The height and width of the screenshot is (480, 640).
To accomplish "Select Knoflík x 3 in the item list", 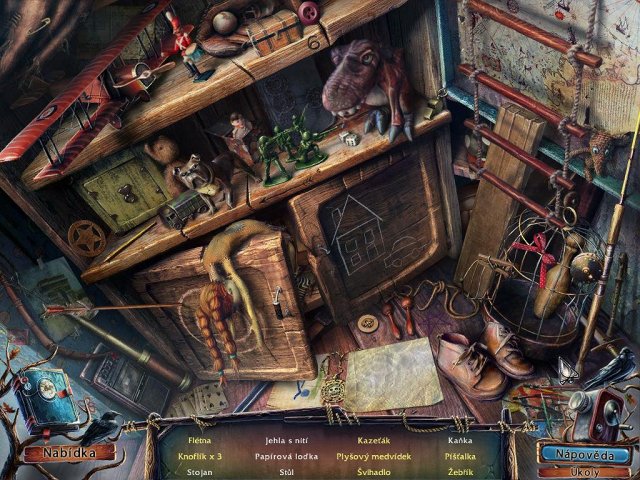I will pos(199,455).
